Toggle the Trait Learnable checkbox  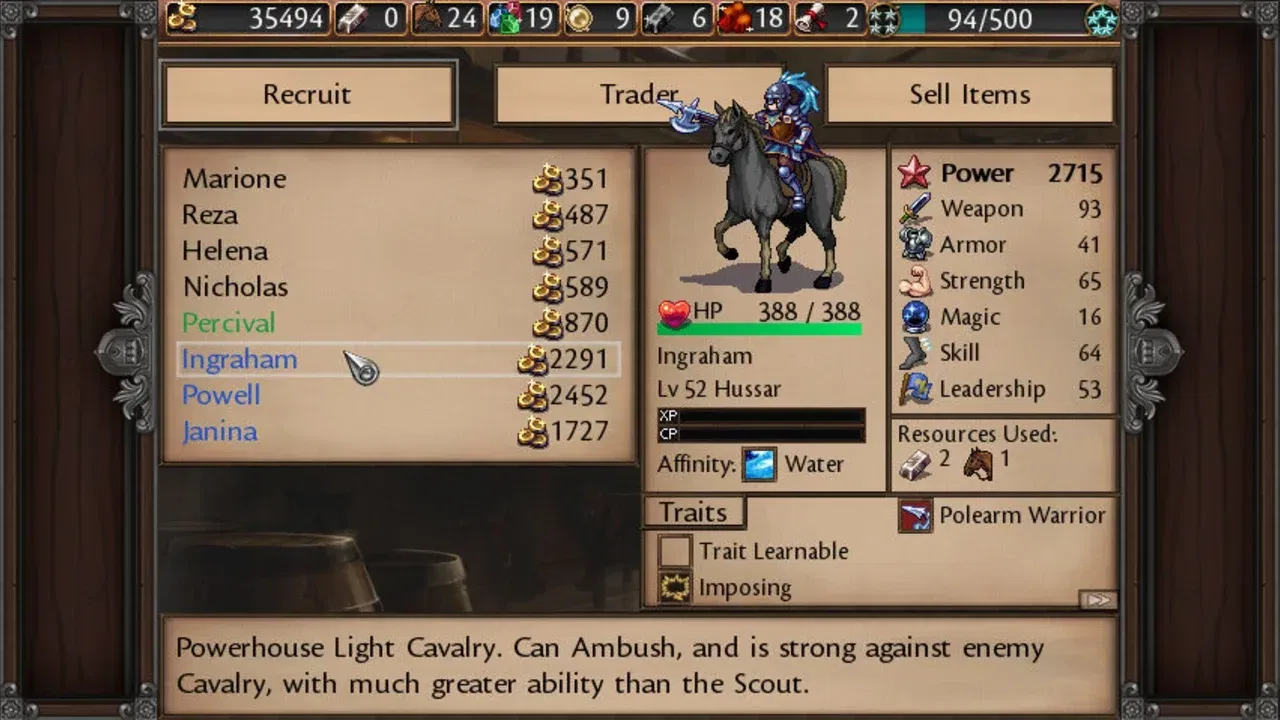[x=674, y=550]
